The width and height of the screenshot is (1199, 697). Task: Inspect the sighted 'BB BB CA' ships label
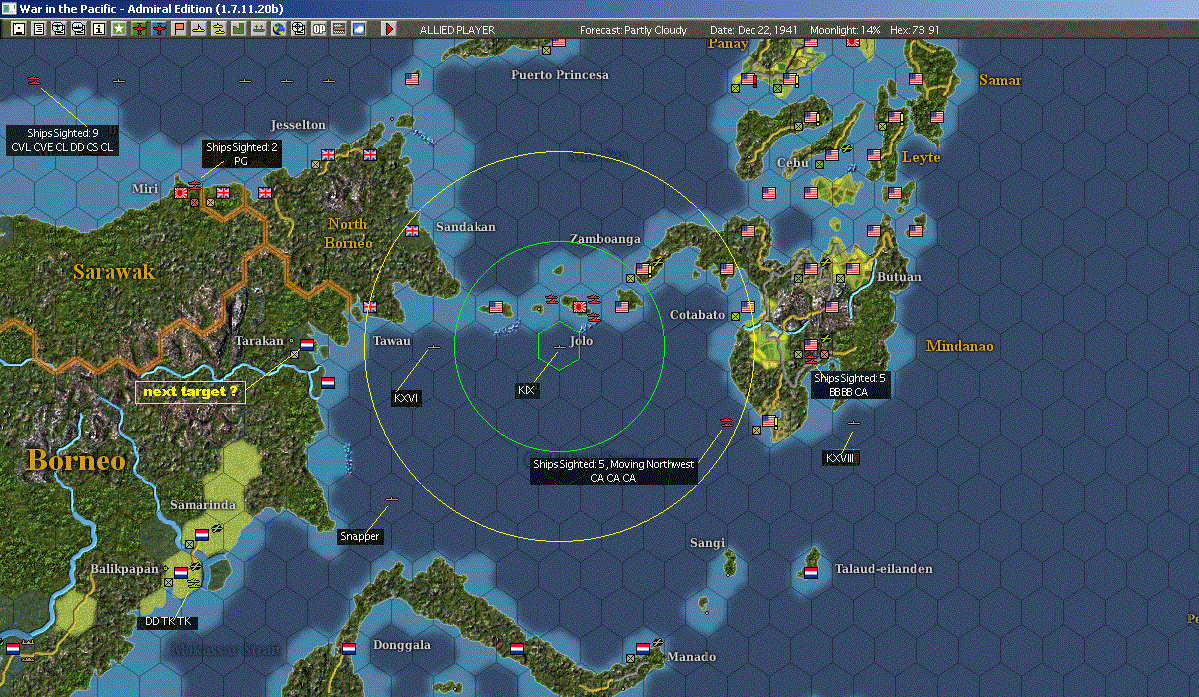848,385
